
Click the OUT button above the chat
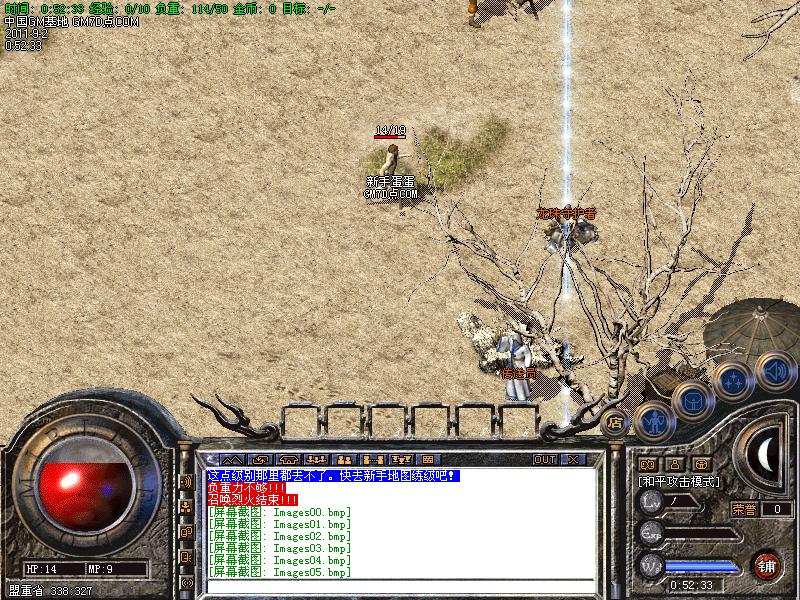544,459
